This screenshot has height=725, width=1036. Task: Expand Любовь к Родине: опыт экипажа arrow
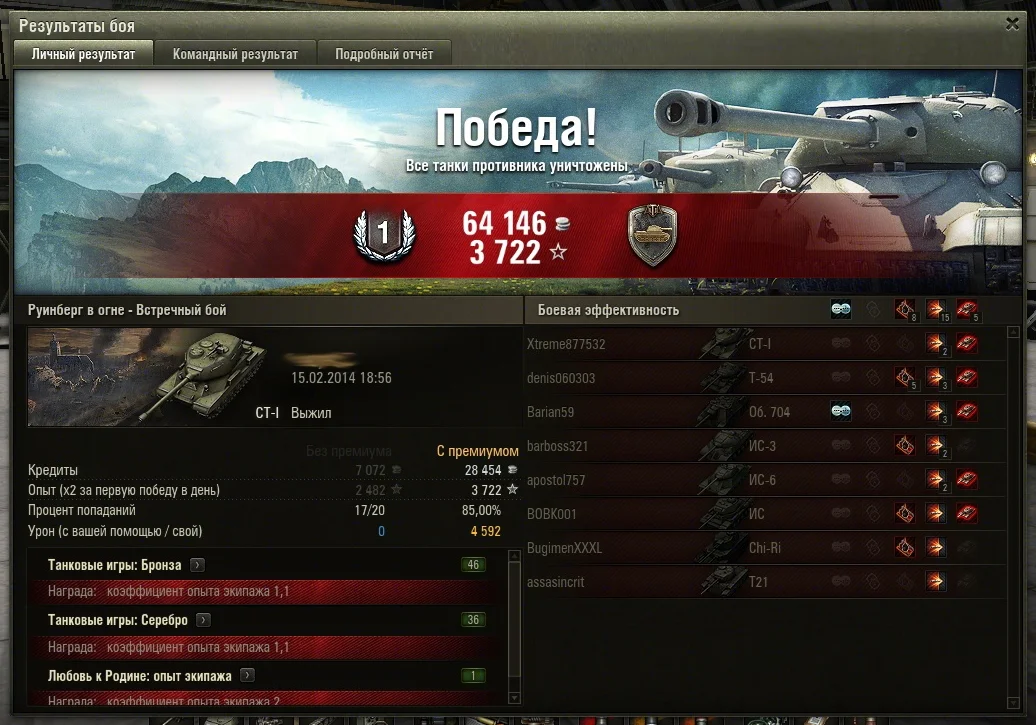tap(247, 675)
